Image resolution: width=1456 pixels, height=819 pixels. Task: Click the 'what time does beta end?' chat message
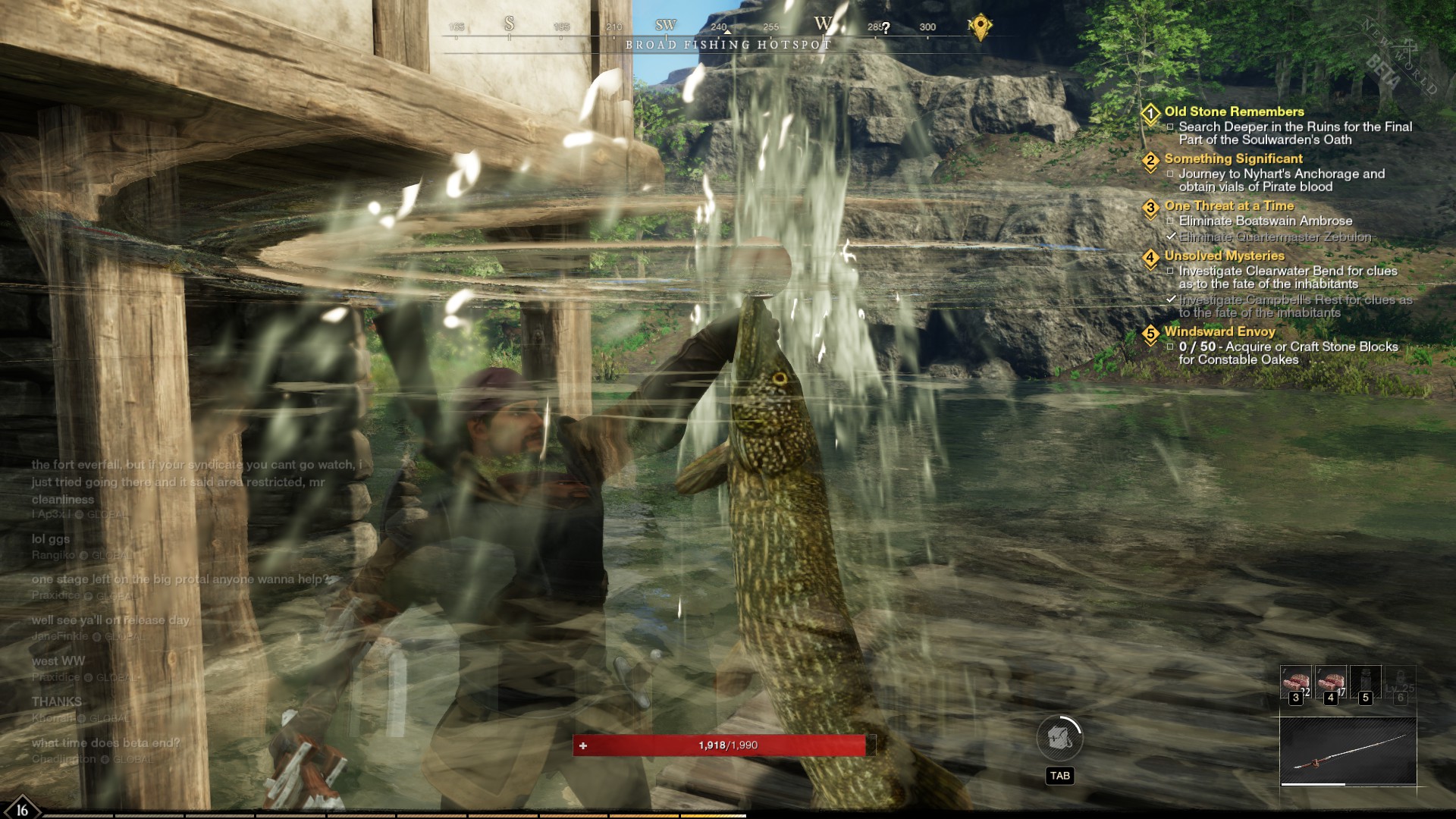106,742
